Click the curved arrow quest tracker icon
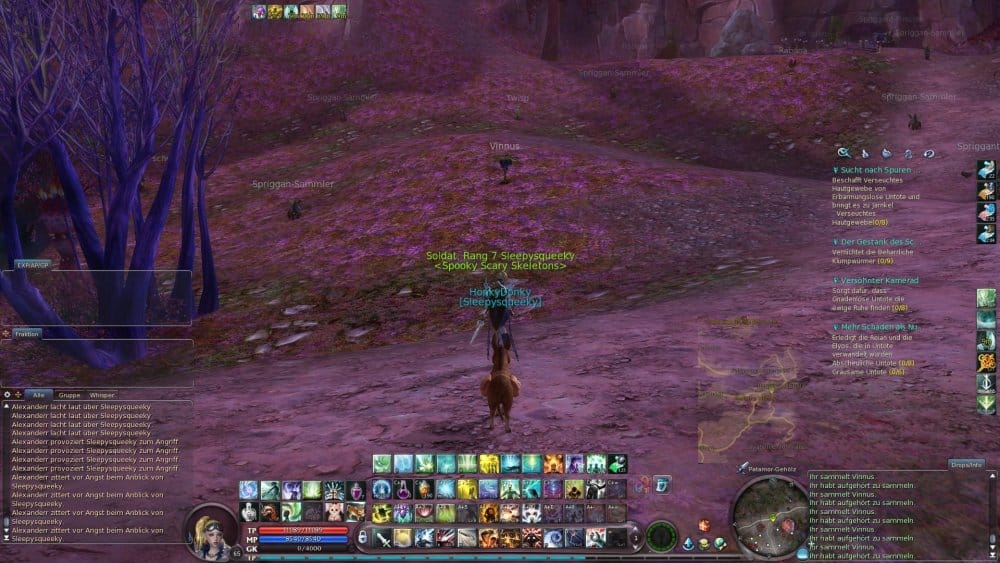The width and height of the screenshot is (1000, 563). point(929,153)
